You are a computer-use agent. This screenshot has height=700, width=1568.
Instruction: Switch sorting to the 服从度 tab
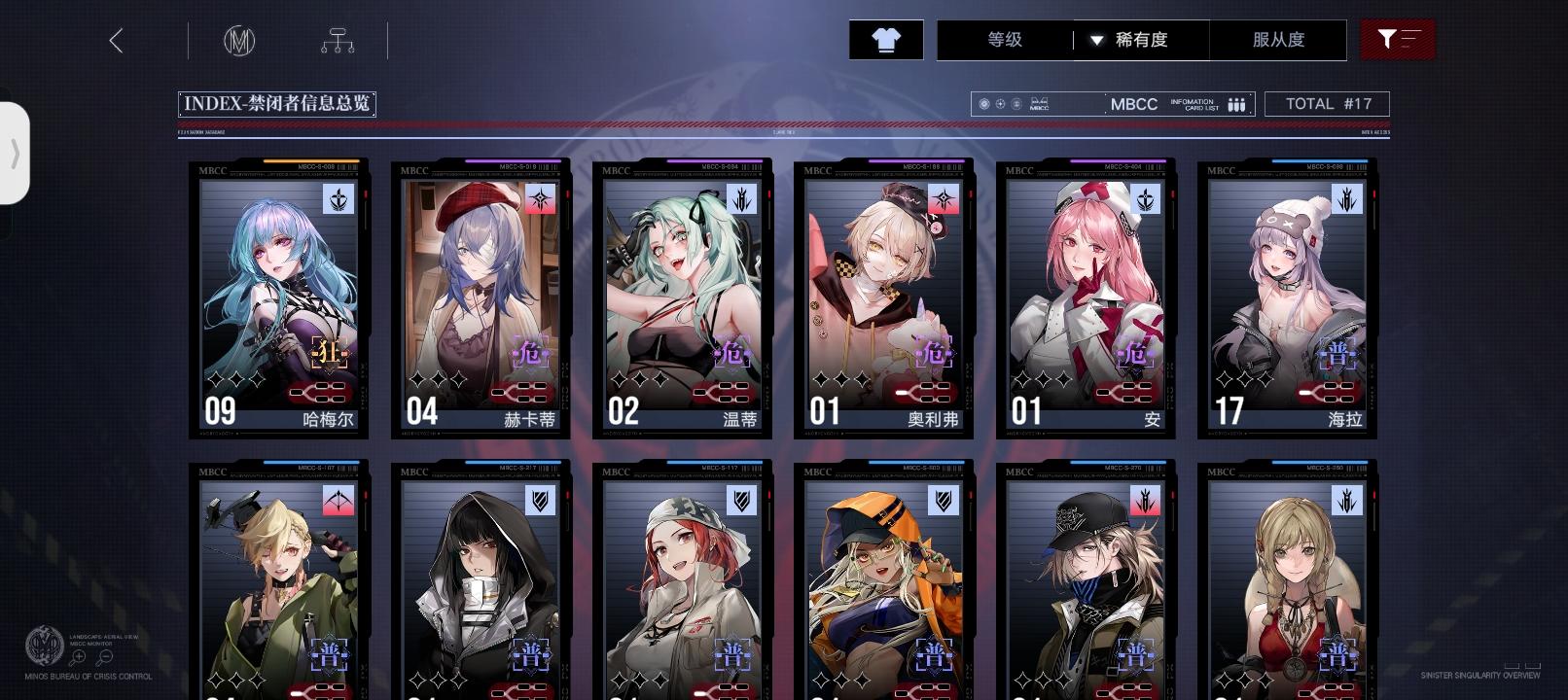point(1280,41)
